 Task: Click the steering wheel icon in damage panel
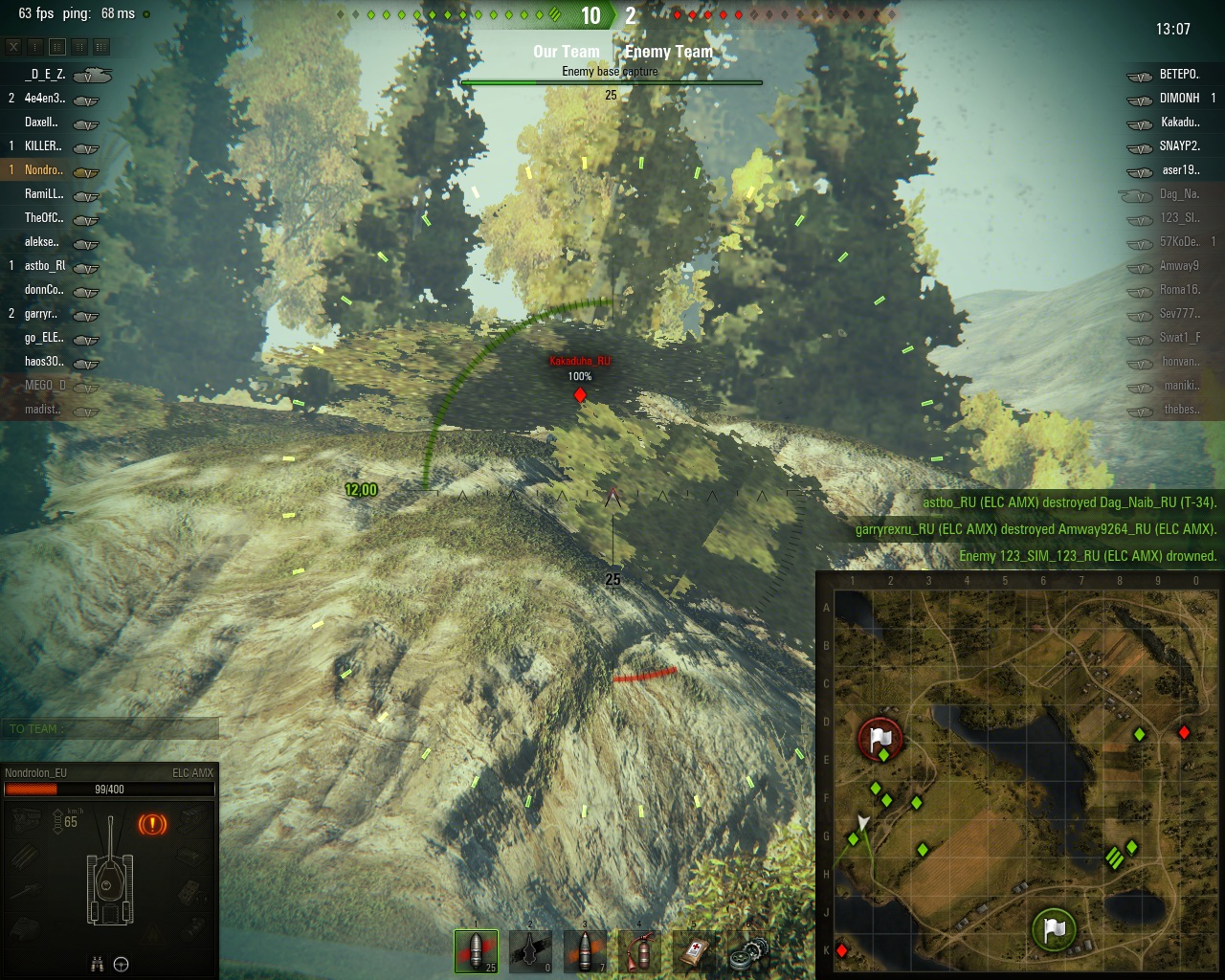pyautogui.click(x=122, y=965)
